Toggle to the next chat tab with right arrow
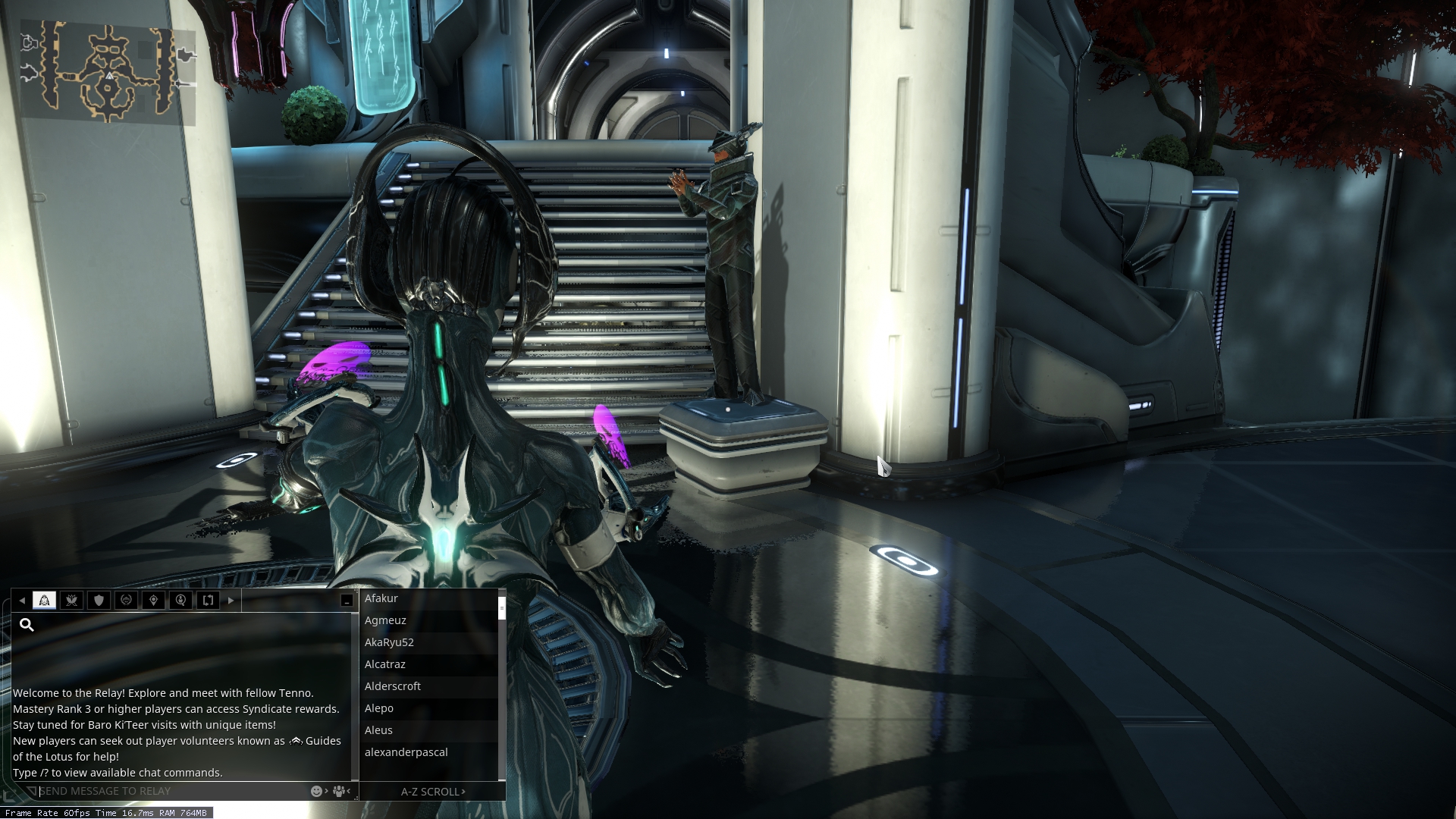This screenshot has width=1456, height=819. click(231, 600)
